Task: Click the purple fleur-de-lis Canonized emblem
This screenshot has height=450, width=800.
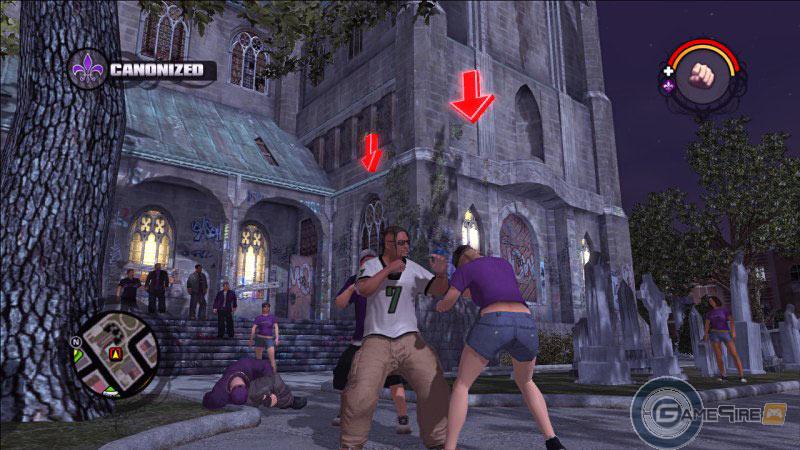Action: 88,69
